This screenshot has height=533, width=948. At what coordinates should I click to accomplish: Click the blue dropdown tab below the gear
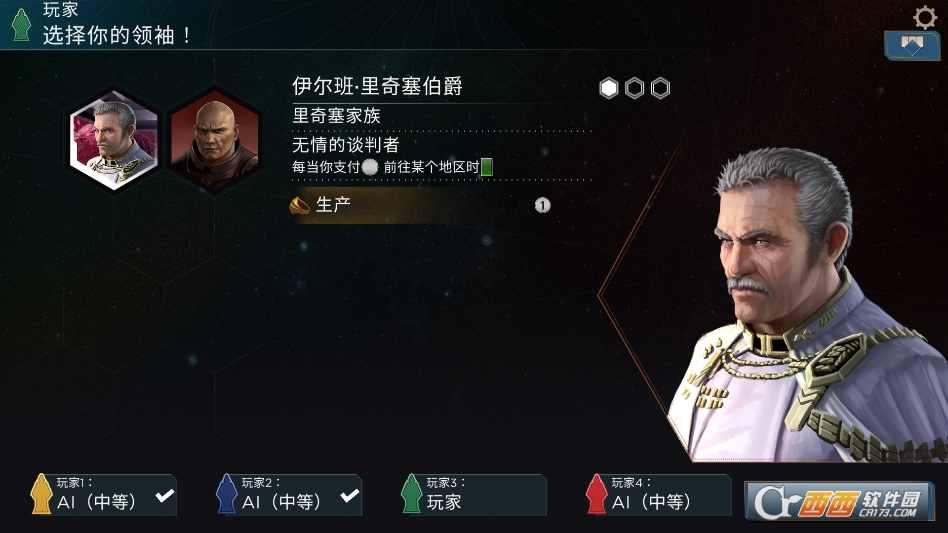(911, 46)
